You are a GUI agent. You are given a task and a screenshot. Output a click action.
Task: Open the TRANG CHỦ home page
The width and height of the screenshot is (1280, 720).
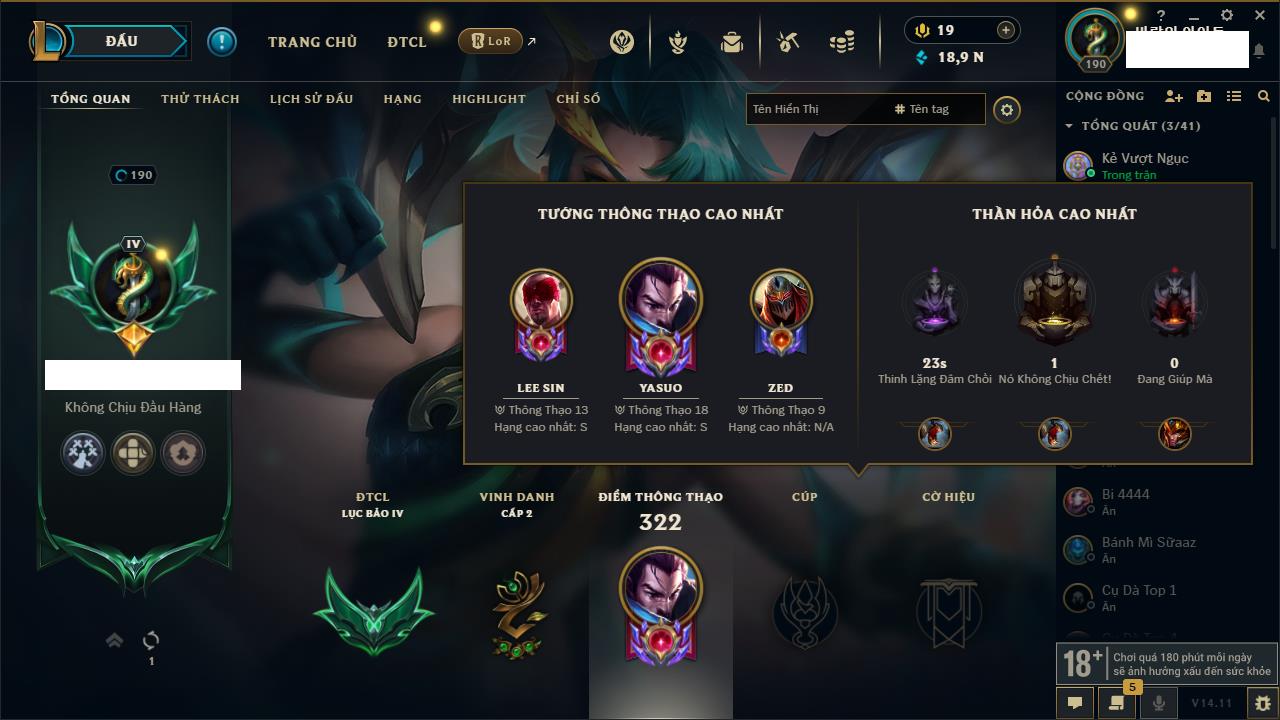[x=312, y=42]
